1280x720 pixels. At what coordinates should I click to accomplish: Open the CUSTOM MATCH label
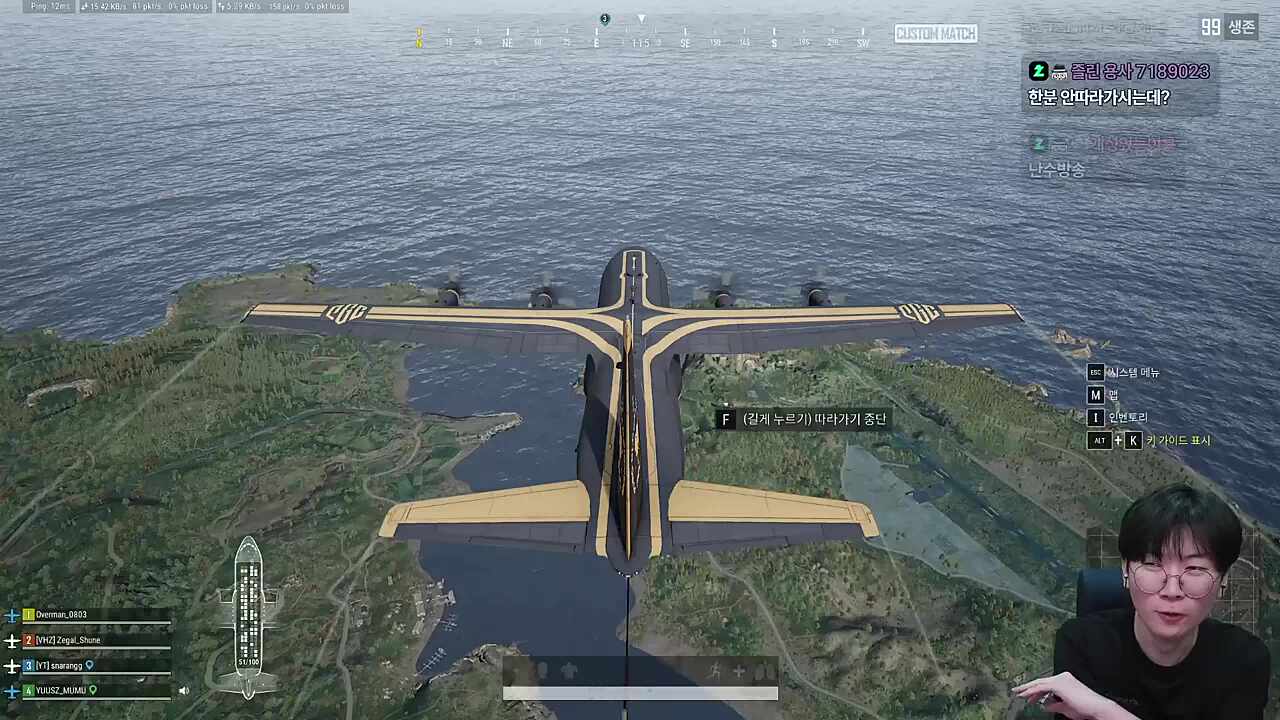click(936, 33)
